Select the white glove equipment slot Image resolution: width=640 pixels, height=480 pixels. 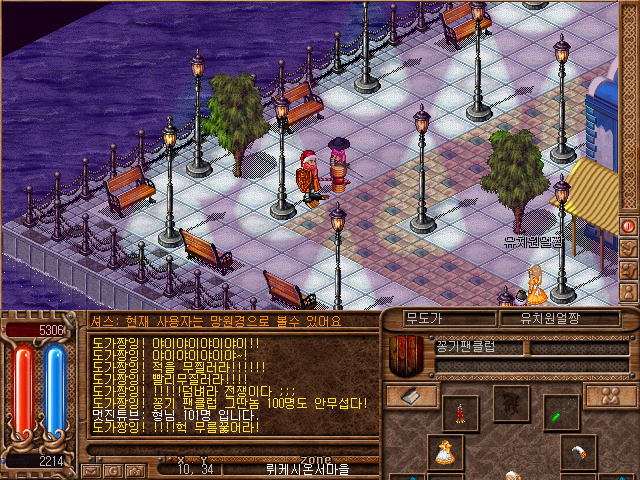pos(578,452)
